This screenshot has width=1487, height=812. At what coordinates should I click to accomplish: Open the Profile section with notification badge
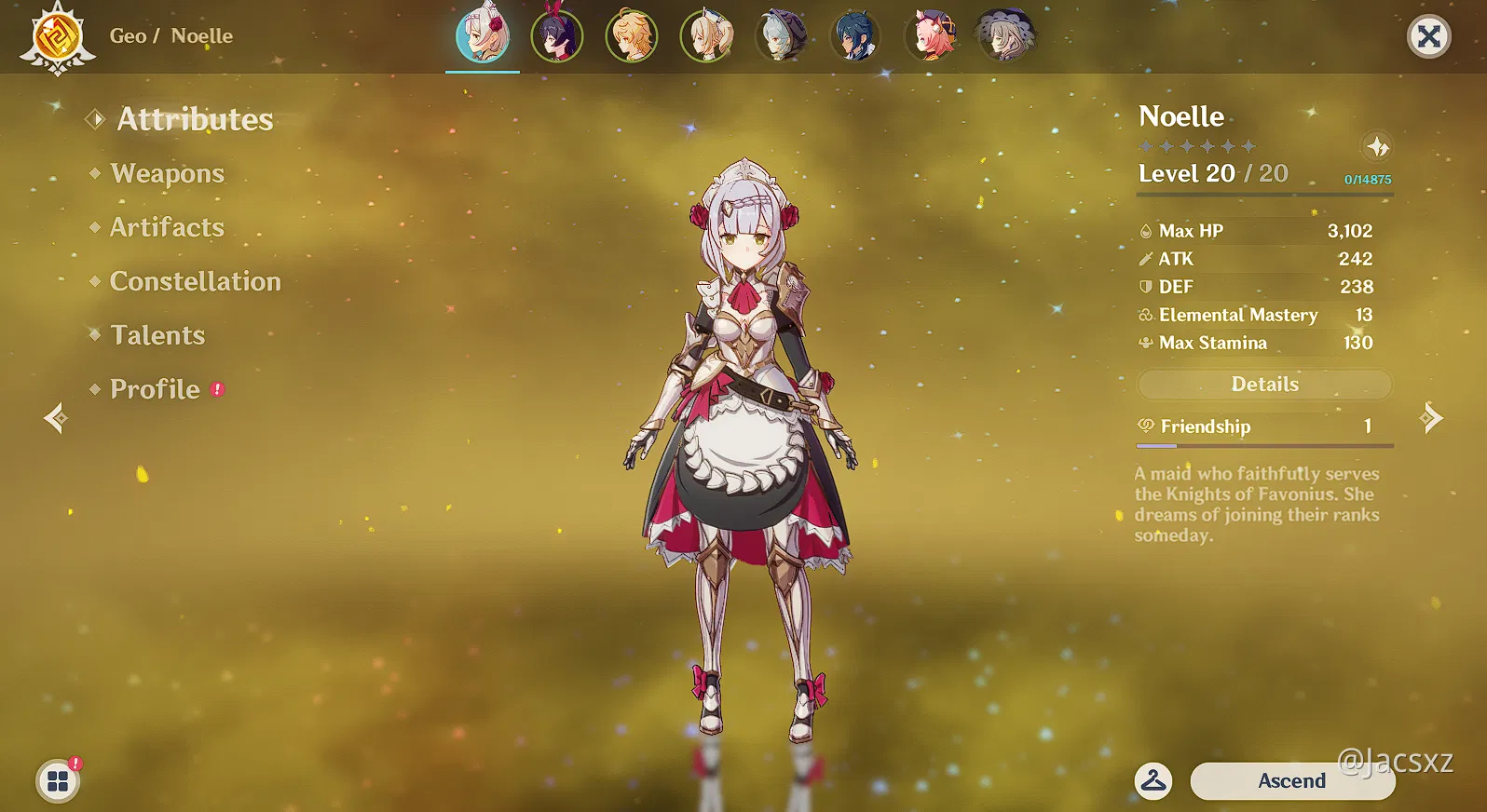click(154, 389)
